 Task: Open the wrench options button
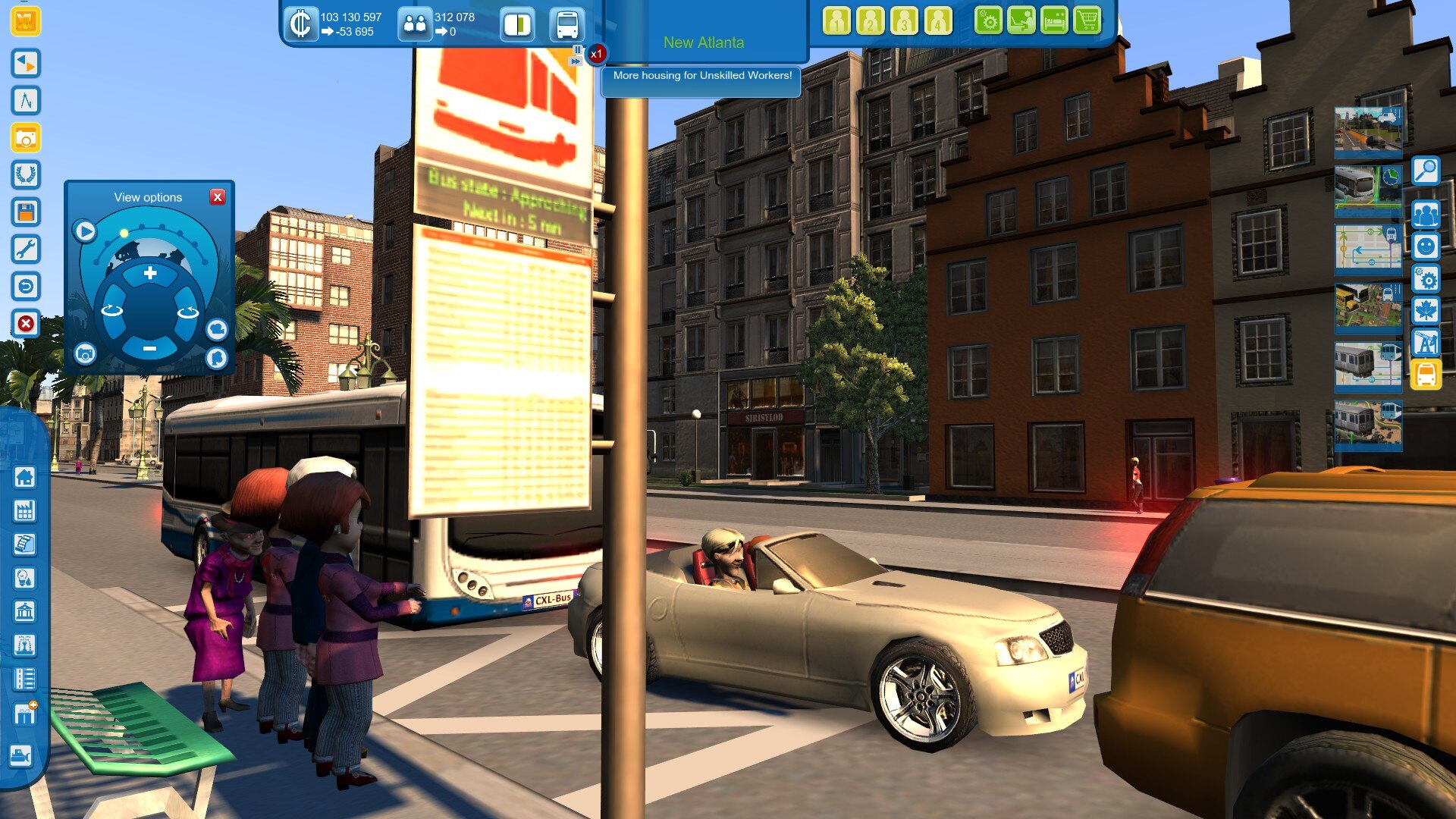(x=25, y=249)
